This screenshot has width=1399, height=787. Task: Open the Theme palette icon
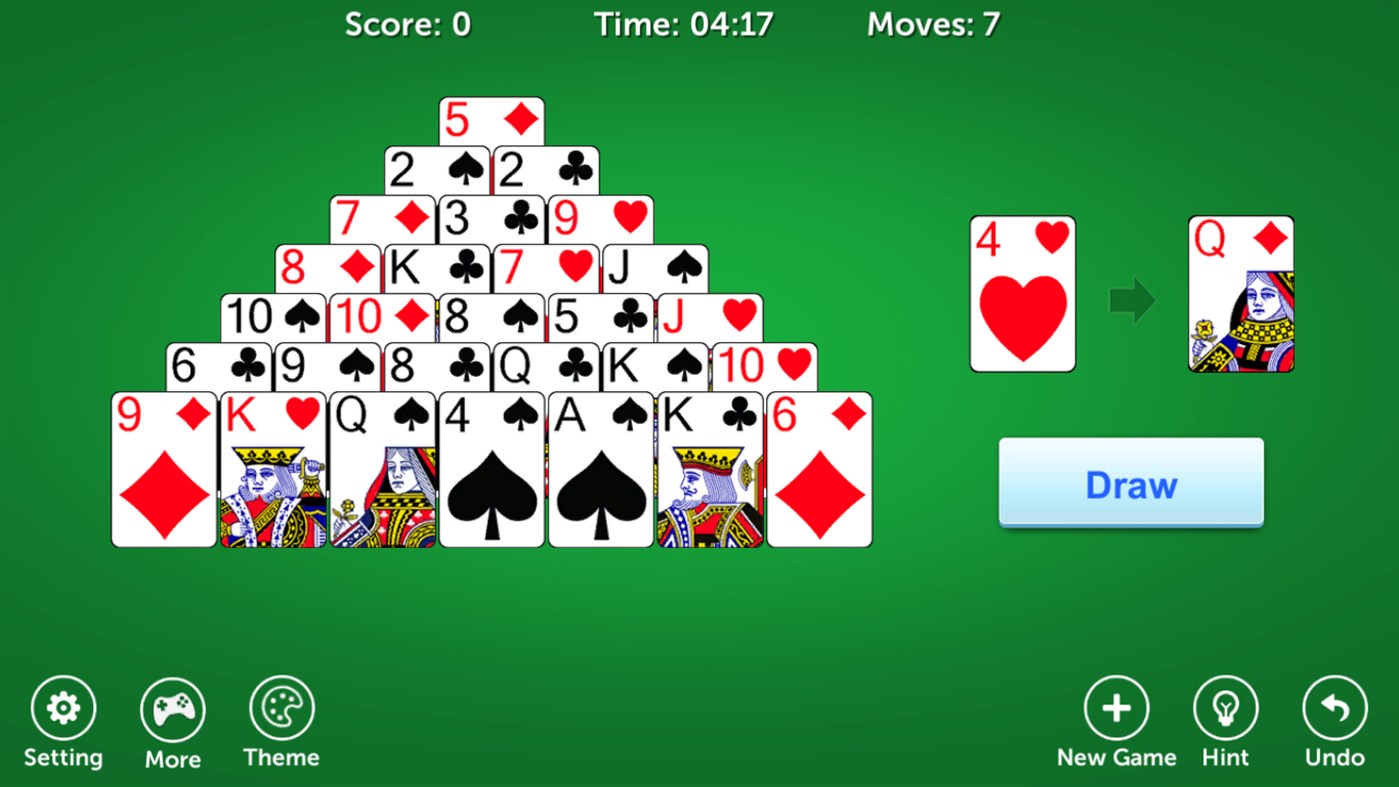pyautogui.click(x=281, y=707)
